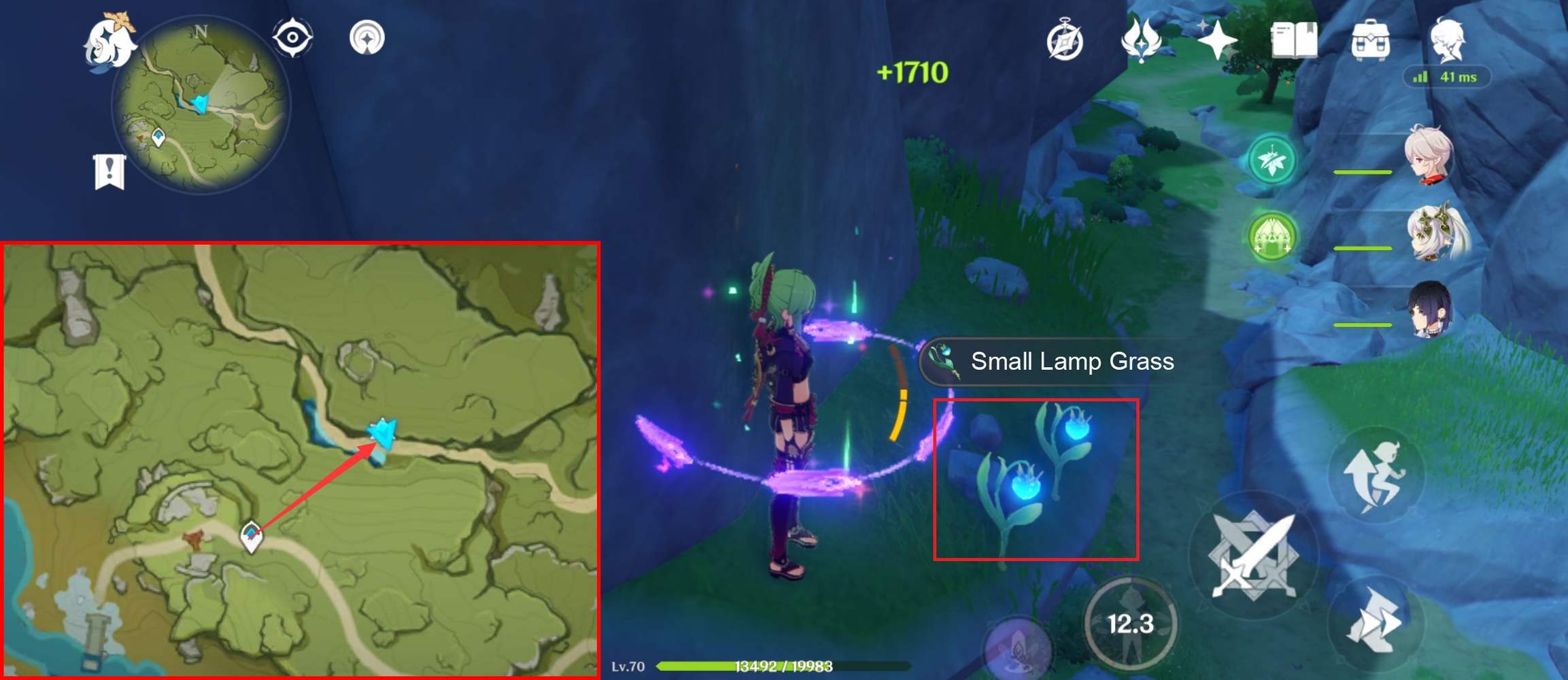Screen dimensions: 1568x680
Task: Open the inventory backpack icon
Action: tap(1371, 41)
